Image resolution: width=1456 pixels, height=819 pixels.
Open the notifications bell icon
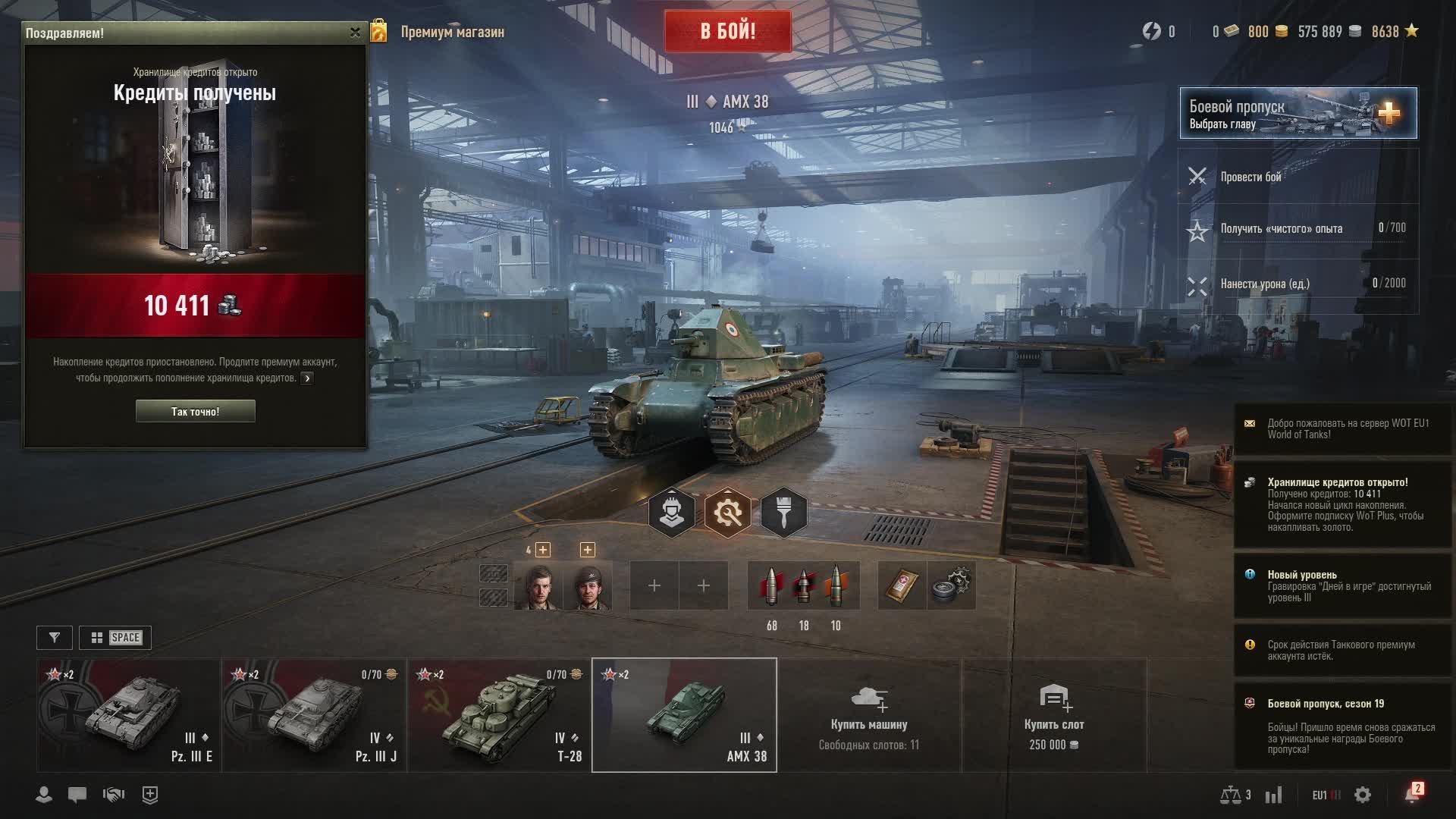click(1411, 794)
